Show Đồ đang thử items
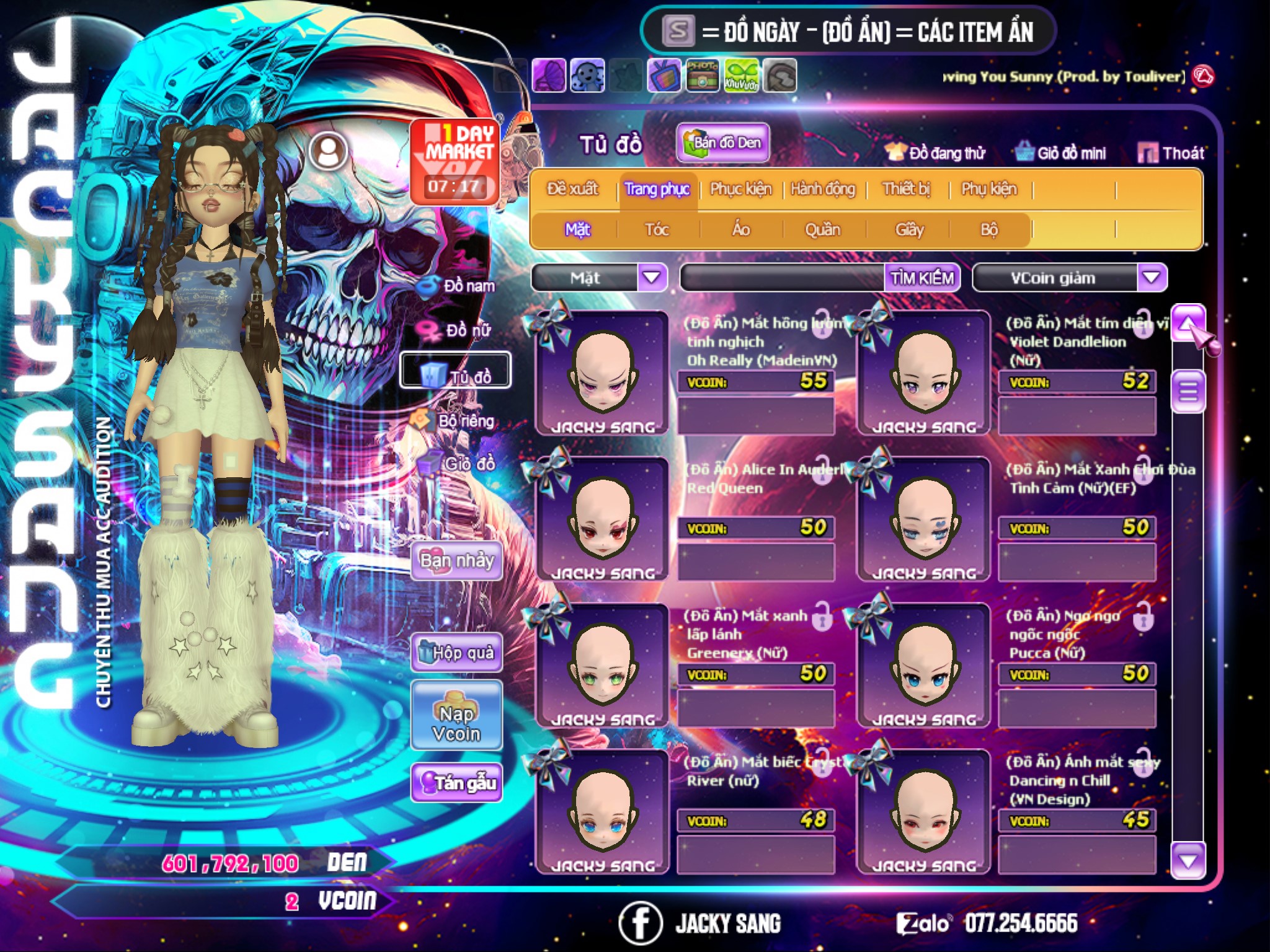 936,153
